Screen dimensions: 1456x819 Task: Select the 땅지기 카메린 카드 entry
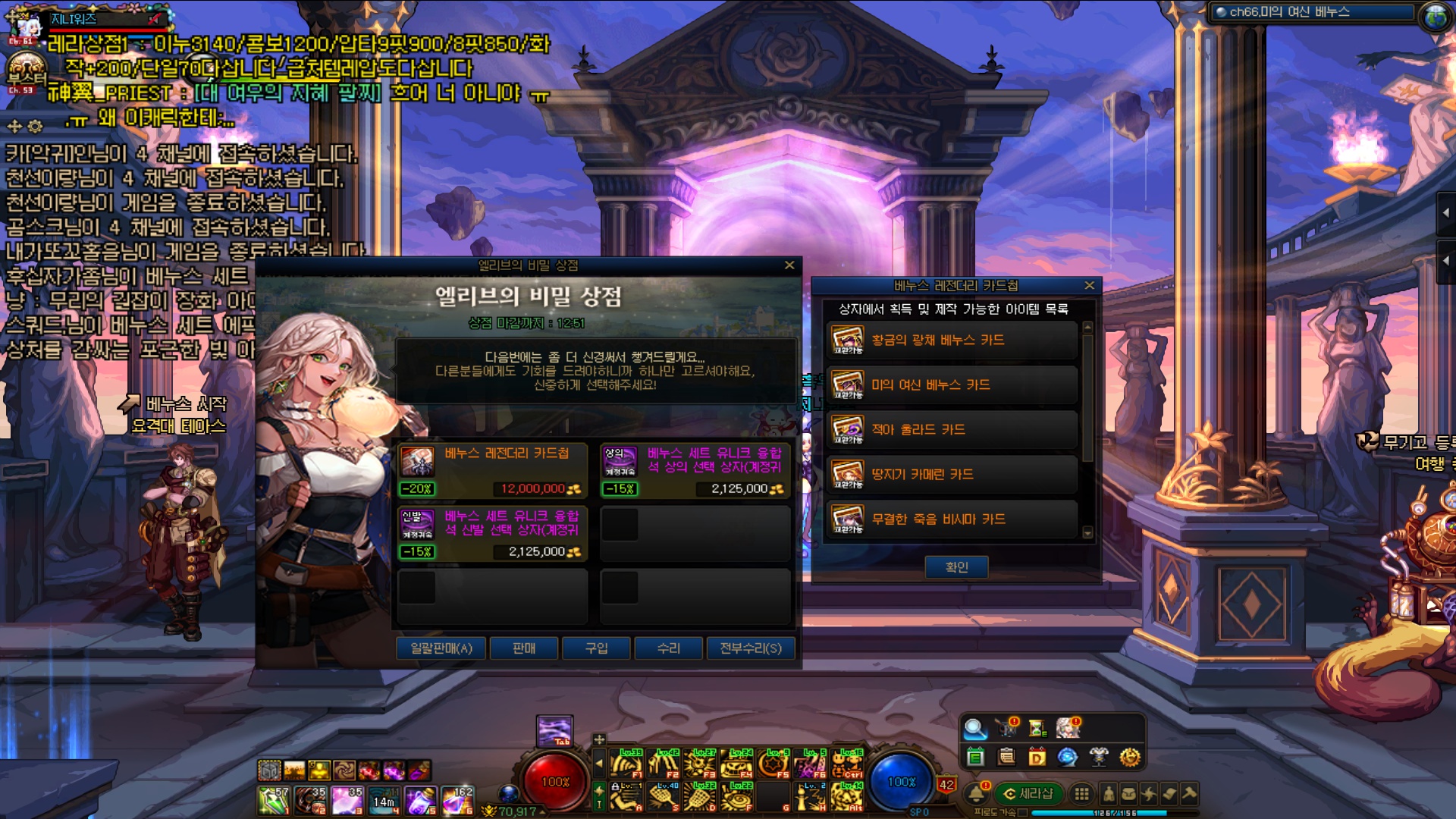tap(951, 475)
